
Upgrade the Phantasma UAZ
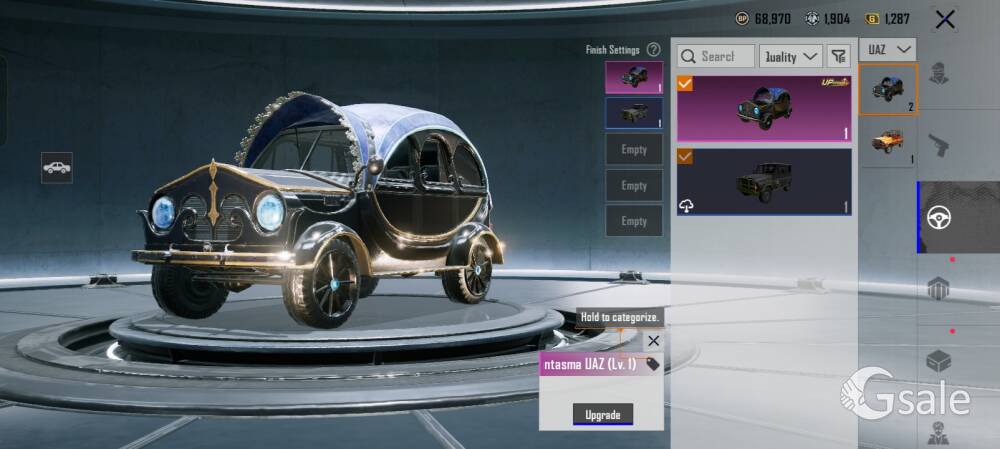[x=602, y=414]
